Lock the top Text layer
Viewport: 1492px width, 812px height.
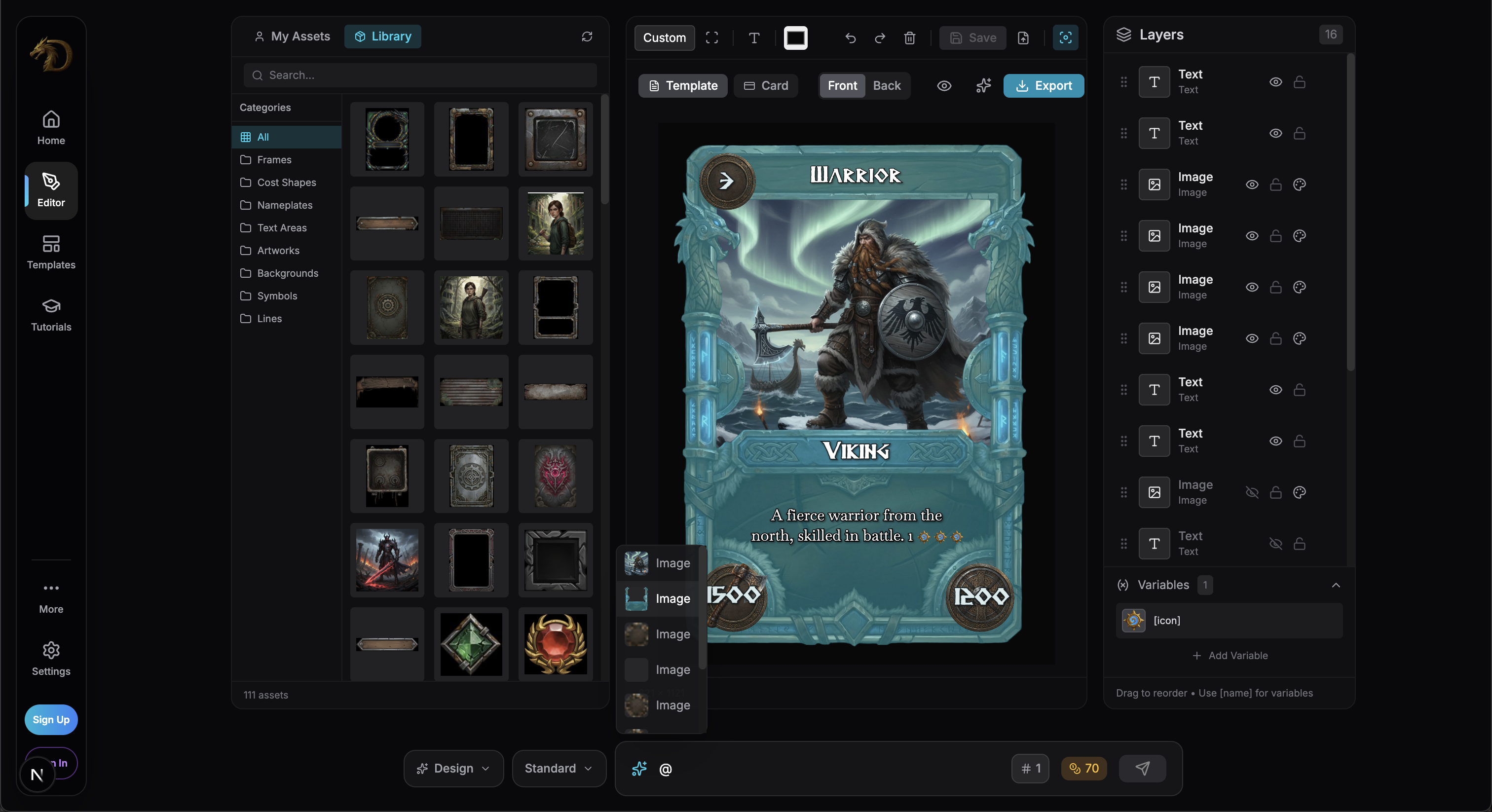click(x=1299, y=82)
